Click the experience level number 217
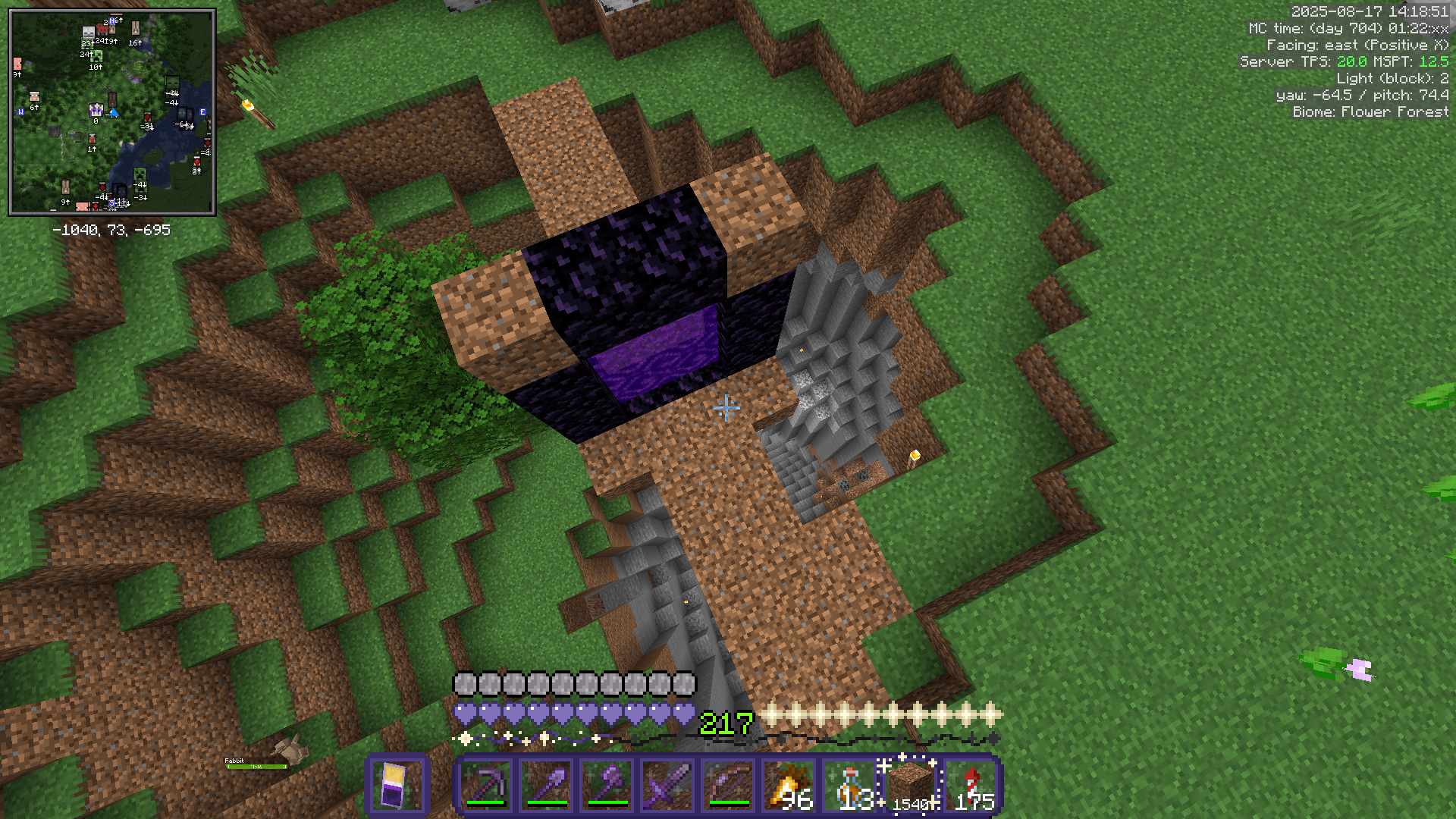Viewport: 1456px width, 819px height. [x=724, y=724]
